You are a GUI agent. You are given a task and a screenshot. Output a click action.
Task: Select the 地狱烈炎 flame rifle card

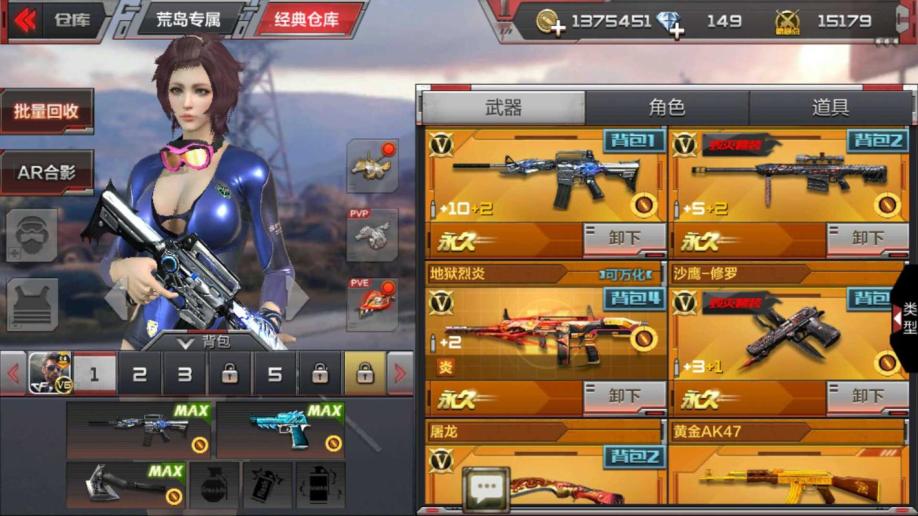click(545, 330)
